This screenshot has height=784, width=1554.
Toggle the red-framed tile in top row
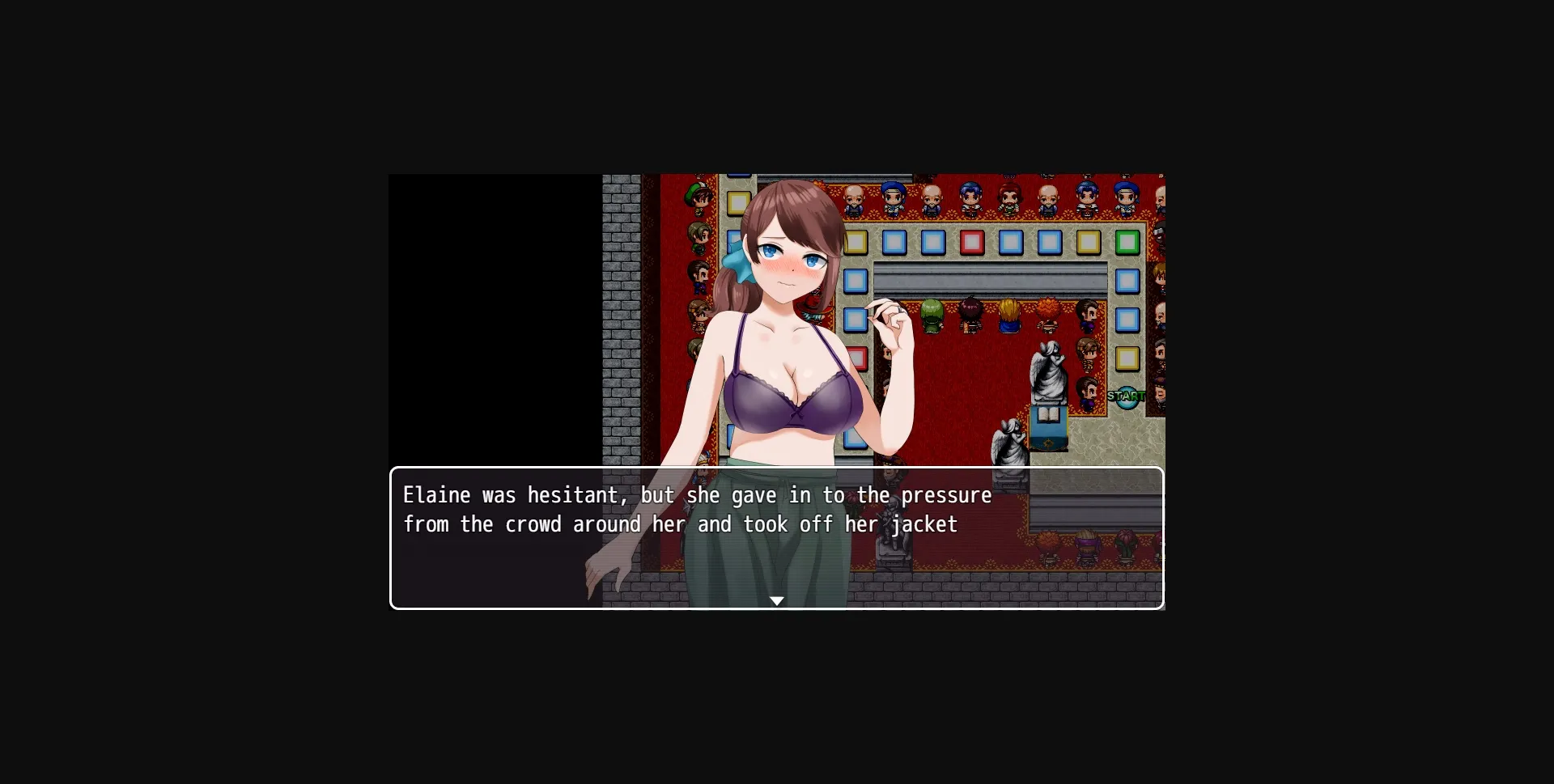click(x=971, y=242)
